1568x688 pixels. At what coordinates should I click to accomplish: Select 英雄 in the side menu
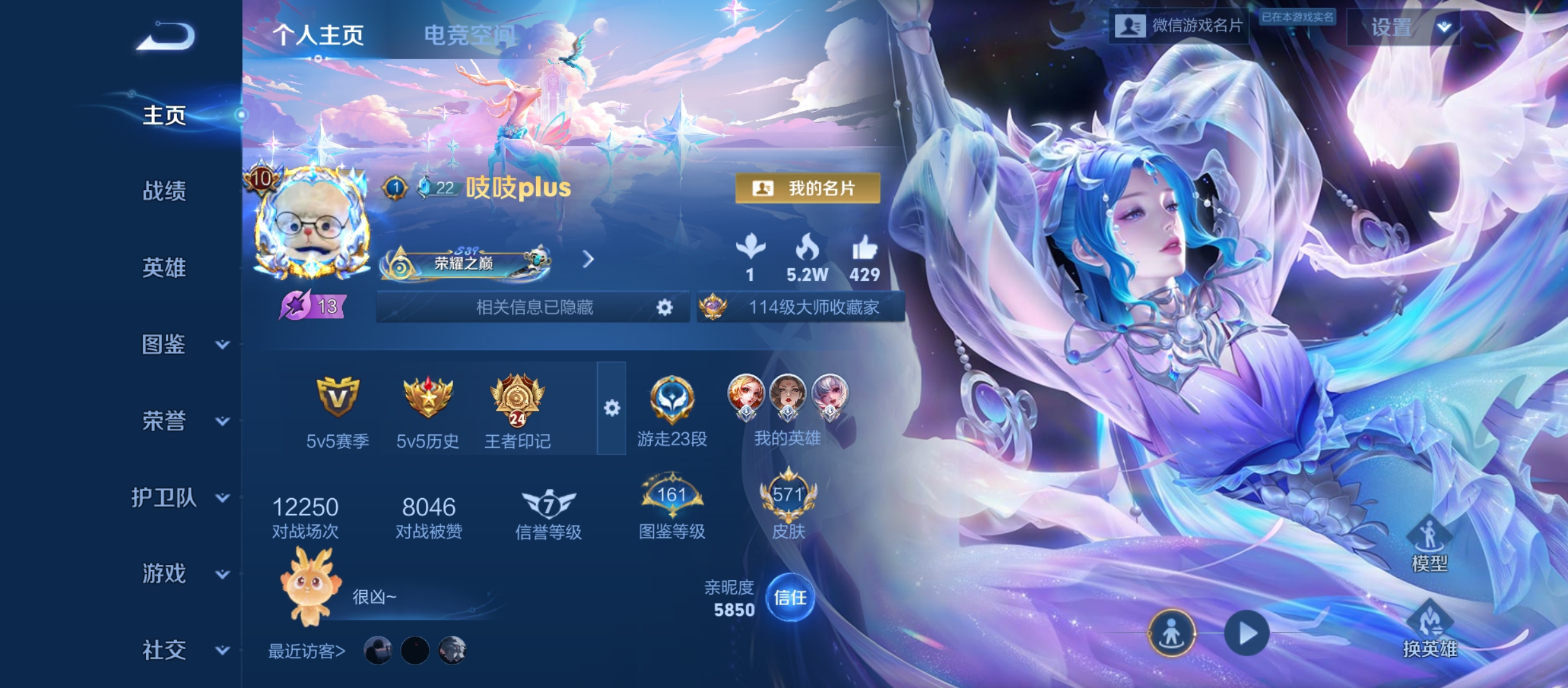[164, 268]
